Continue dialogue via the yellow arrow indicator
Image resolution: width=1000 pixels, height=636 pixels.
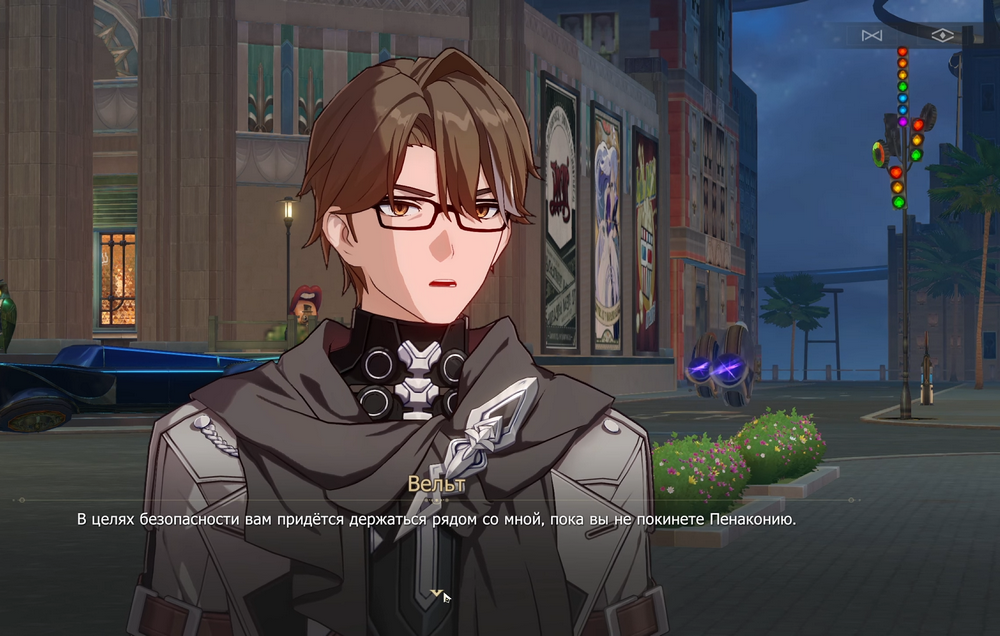click(x=435, y=594)
